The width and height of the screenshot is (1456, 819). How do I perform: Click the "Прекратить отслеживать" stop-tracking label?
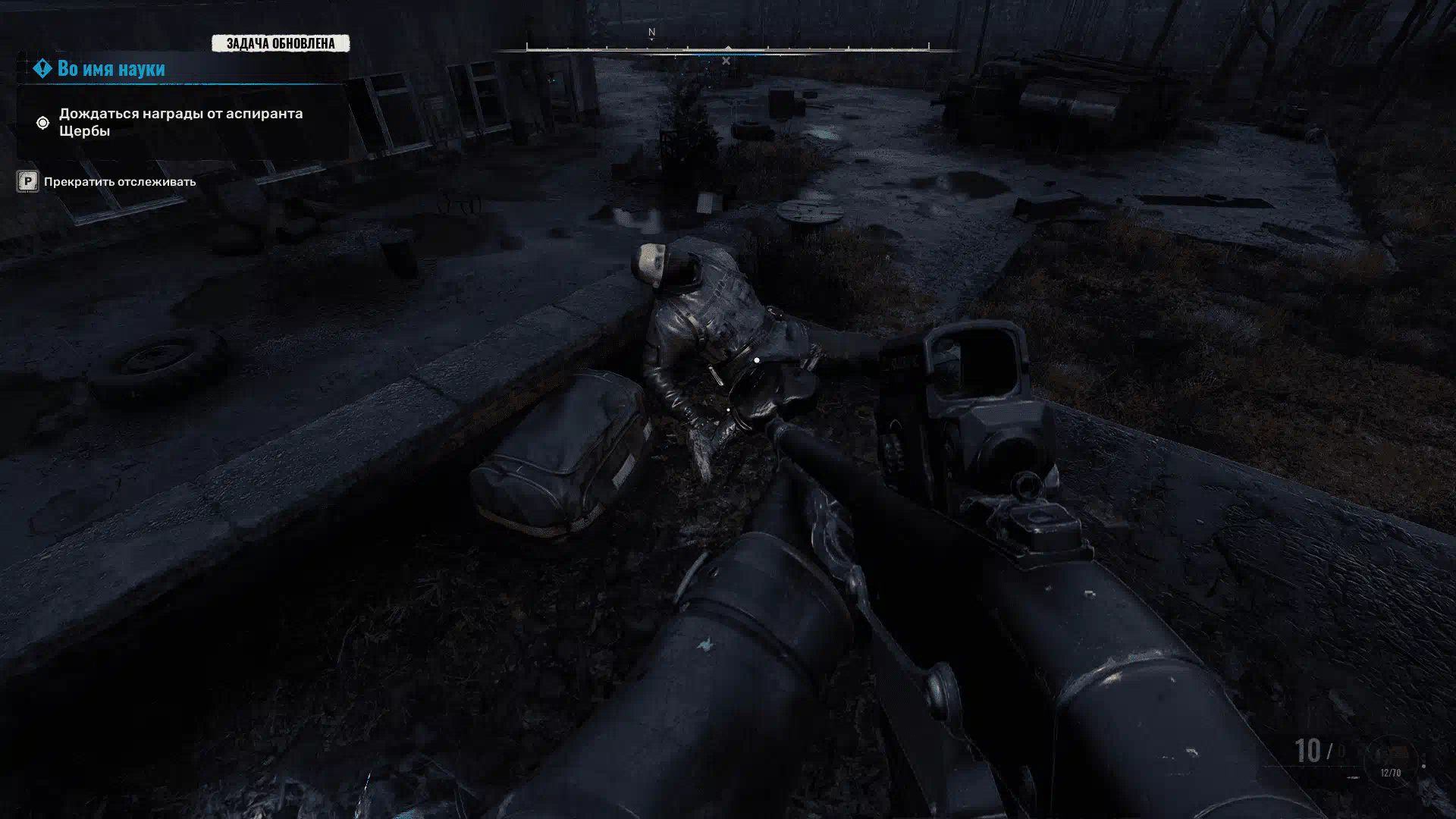point(119,182)
